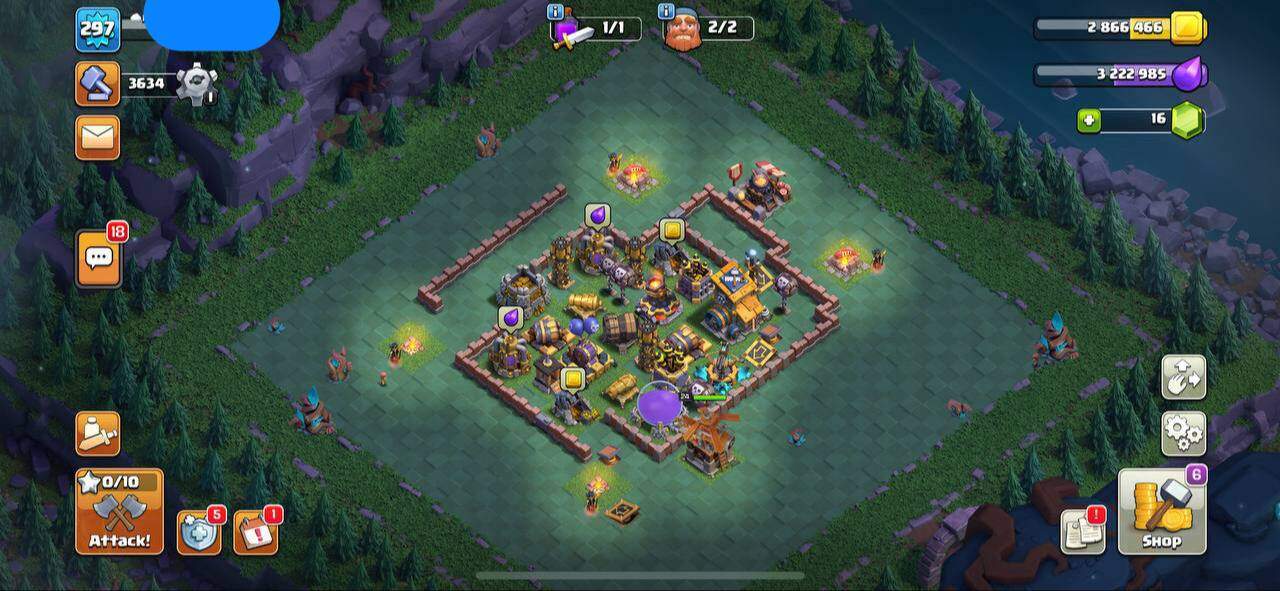Open the settings gears button
Viewport: 1280px width, 591px height.
[x=1183, y=432]
